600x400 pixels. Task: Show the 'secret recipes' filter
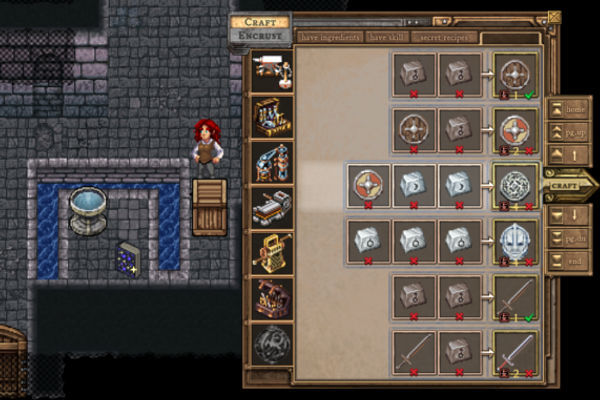[x=444, y=37]
